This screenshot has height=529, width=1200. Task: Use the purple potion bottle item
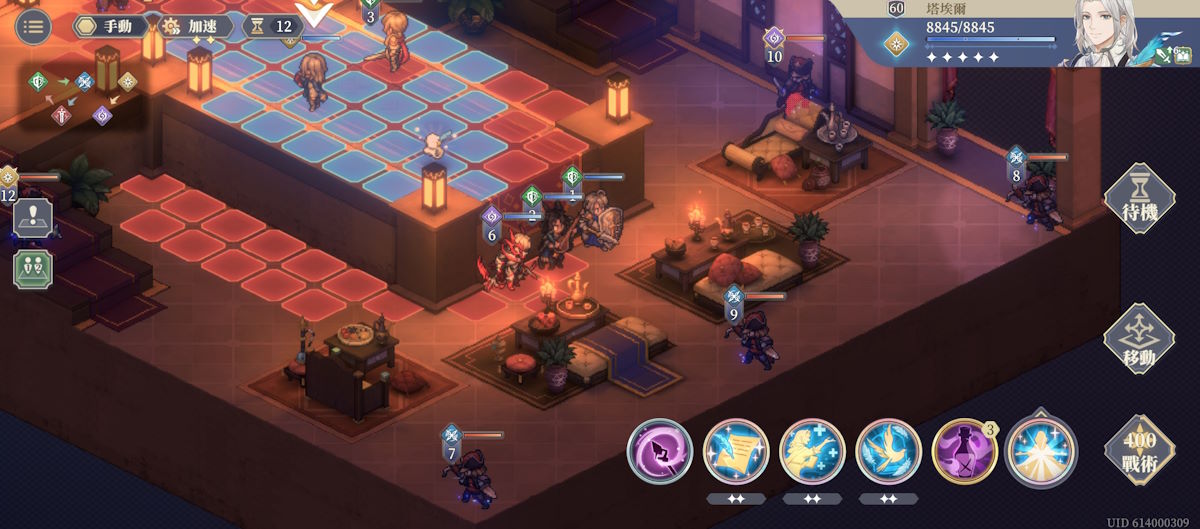tap(964, 452)
